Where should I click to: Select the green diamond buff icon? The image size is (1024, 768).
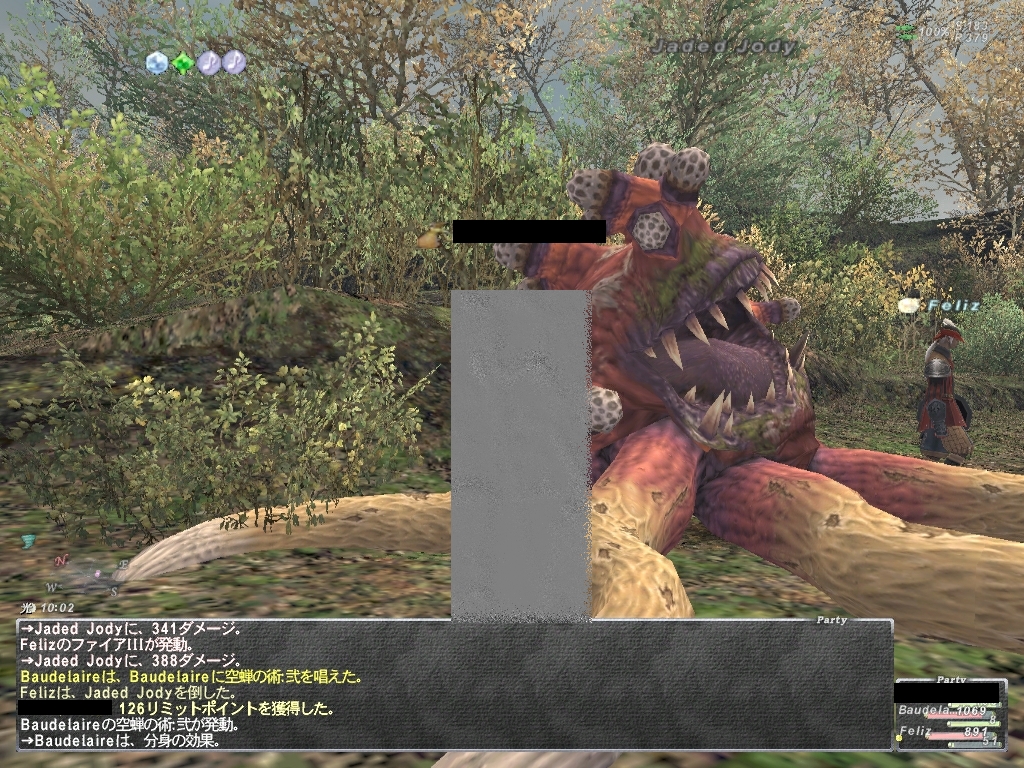coord(183,63)
